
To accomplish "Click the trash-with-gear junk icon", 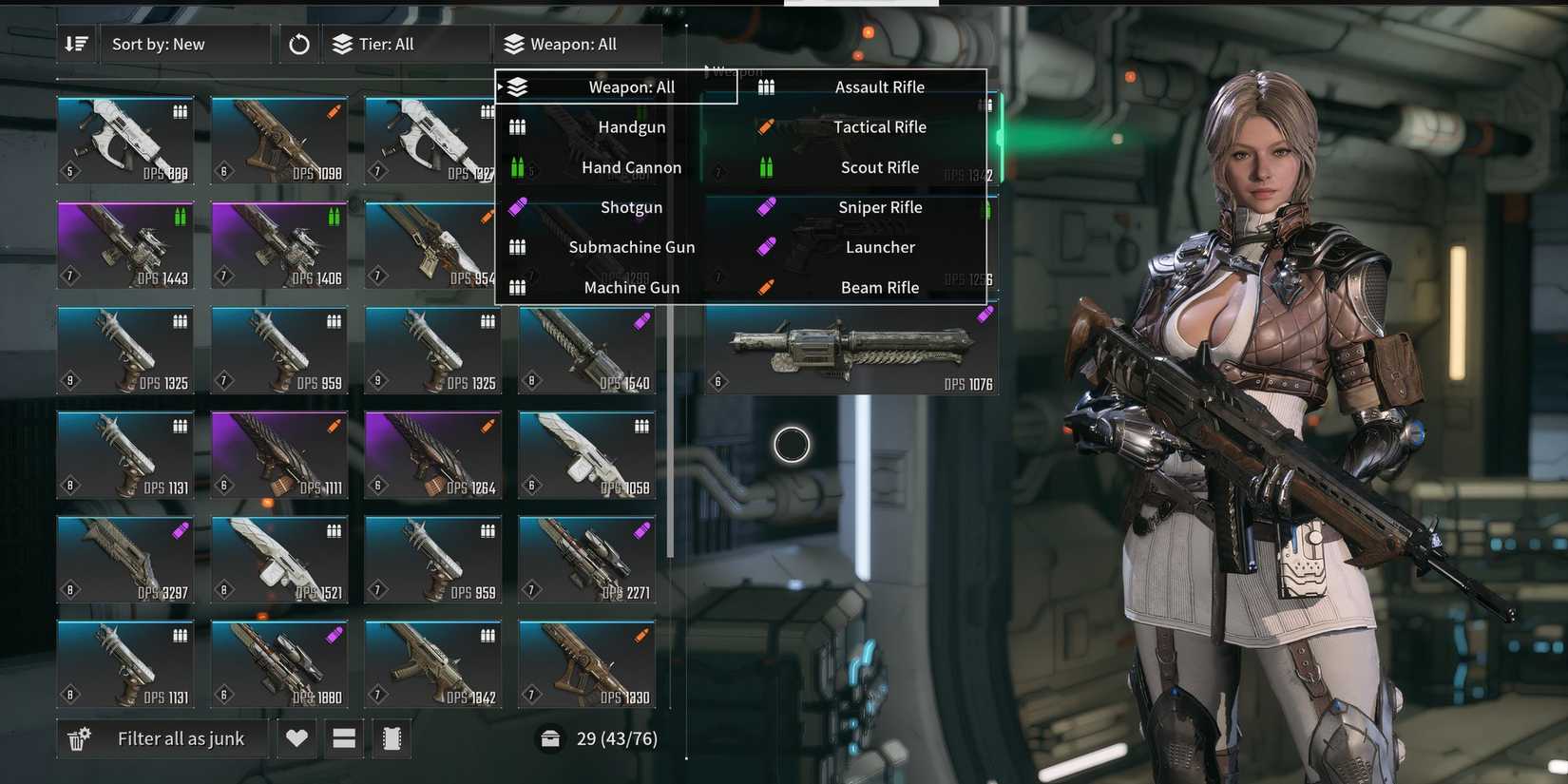I will pyautogui.click(x=78, y=737).
